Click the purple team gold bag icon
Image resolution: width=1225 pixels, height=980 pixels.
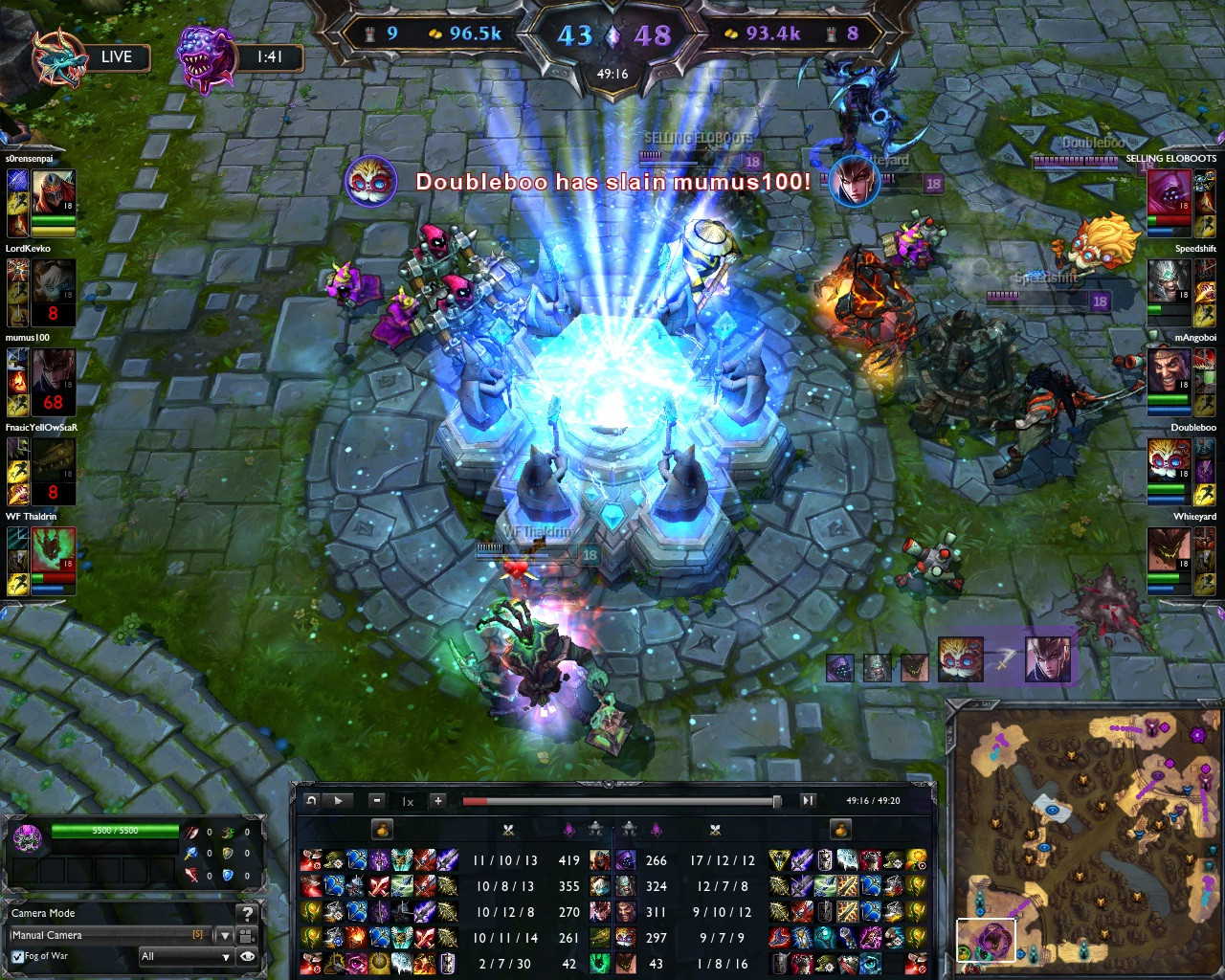tap(840, 829)
